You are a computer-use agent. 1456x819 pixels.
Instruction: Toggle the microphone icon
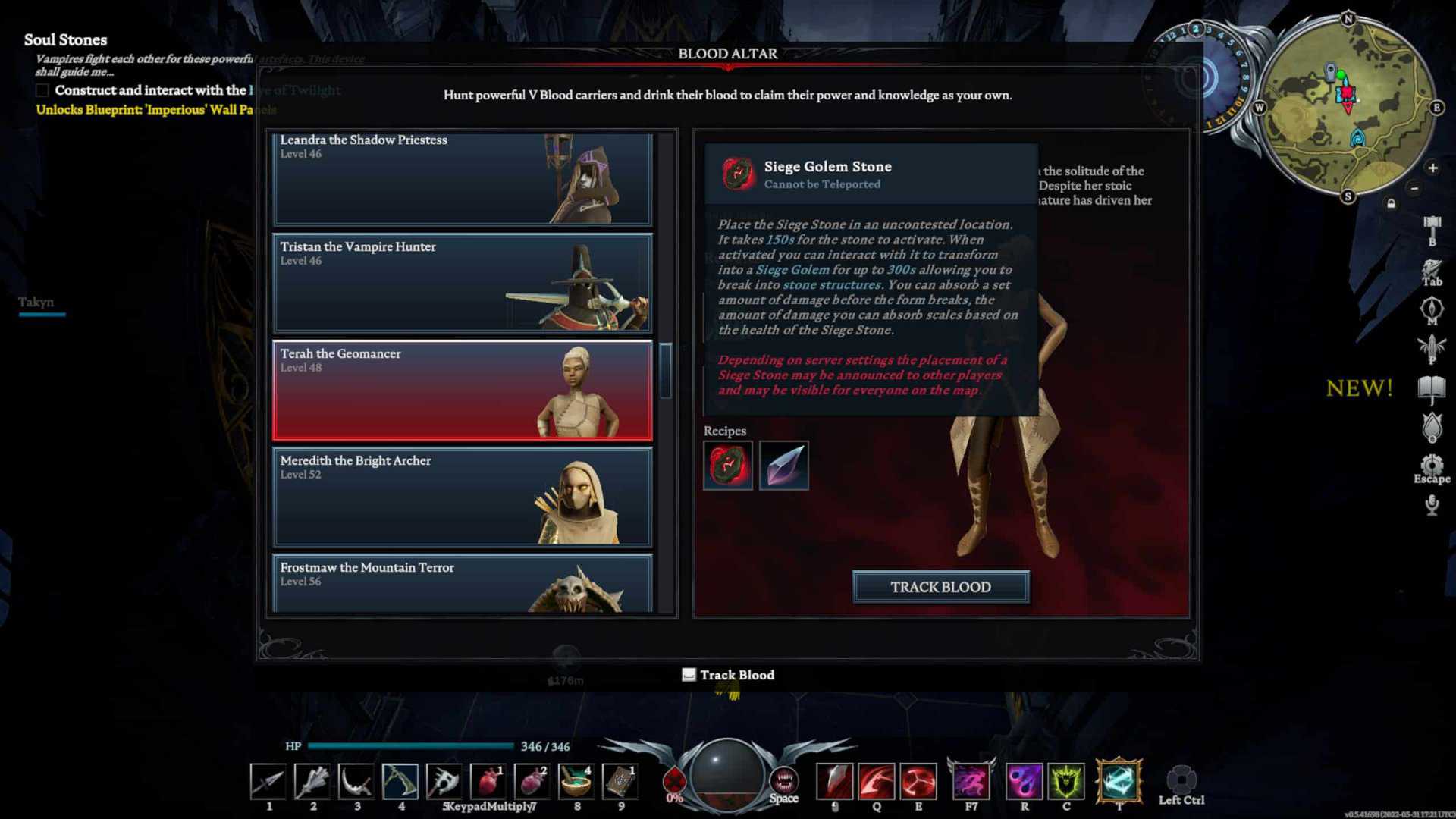click(x=1432, y=505)
